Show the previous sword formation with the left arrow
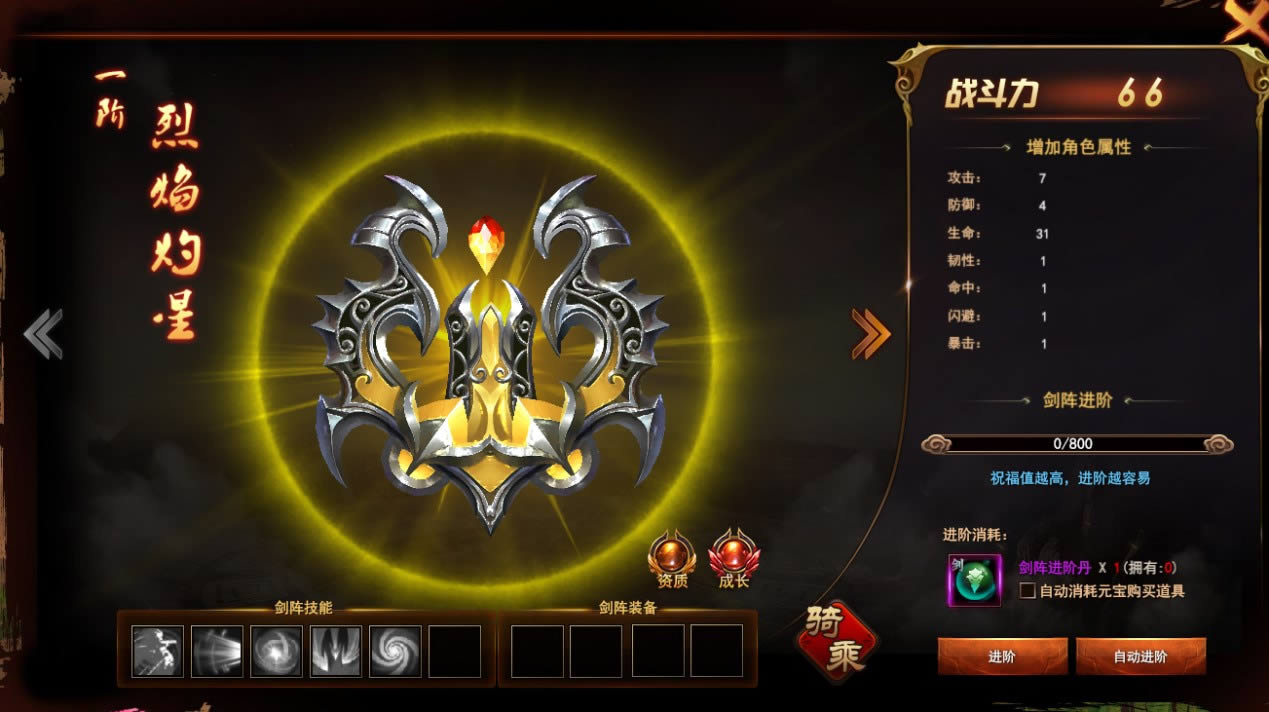 (x=43, y=334)
